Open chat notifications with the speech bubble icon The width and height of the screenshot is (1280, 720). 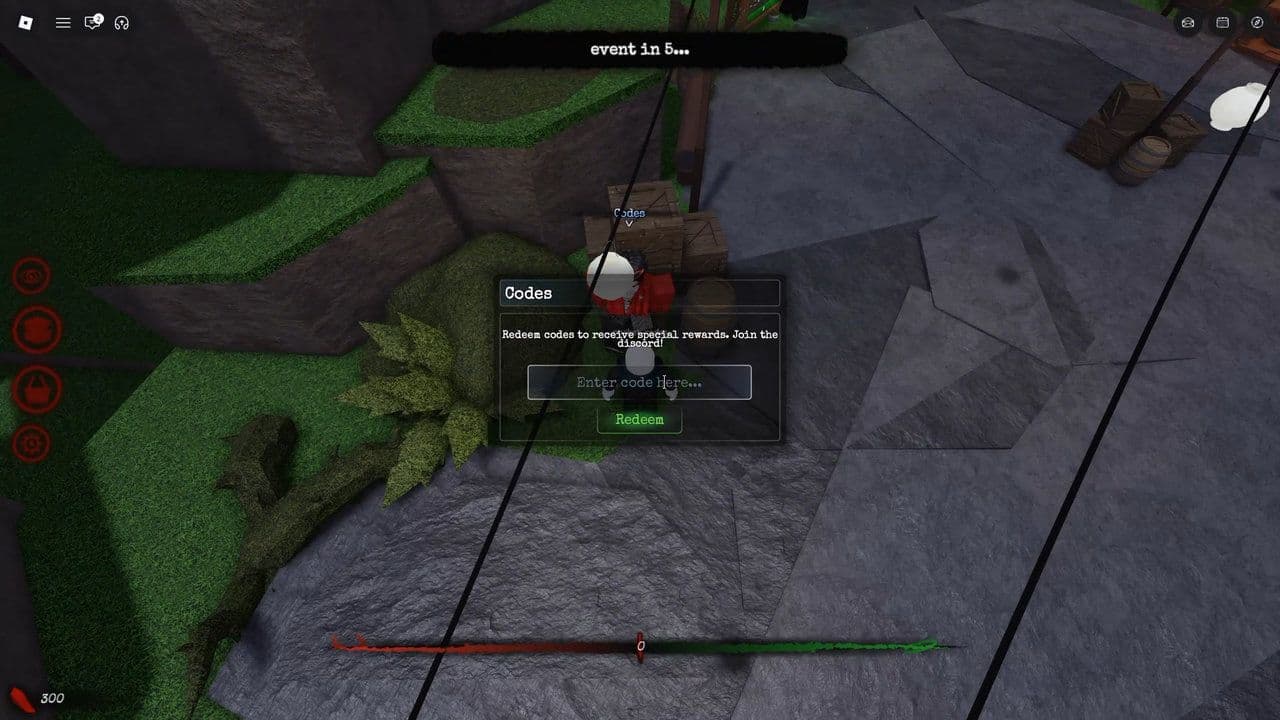(x=93, y=22)
